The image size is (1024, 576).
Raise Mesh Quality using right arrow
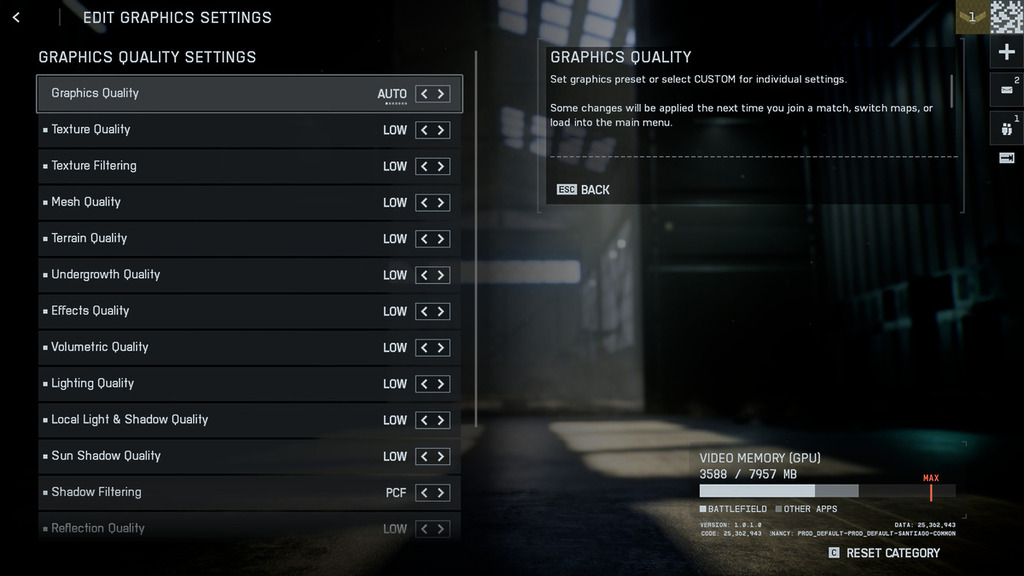(x=441, y=203)
